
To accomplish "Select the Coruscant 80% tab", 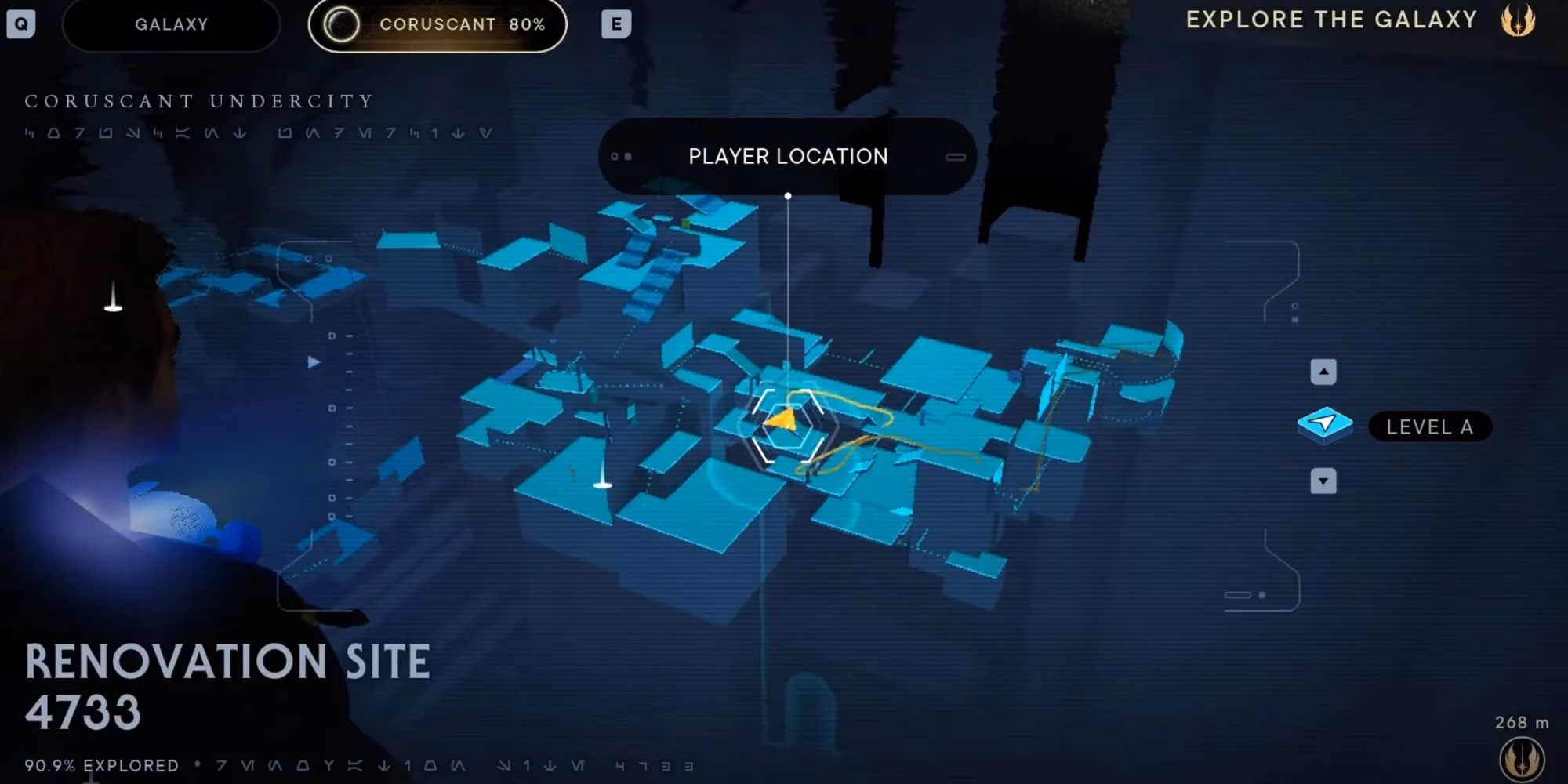I will click(437, 24).
